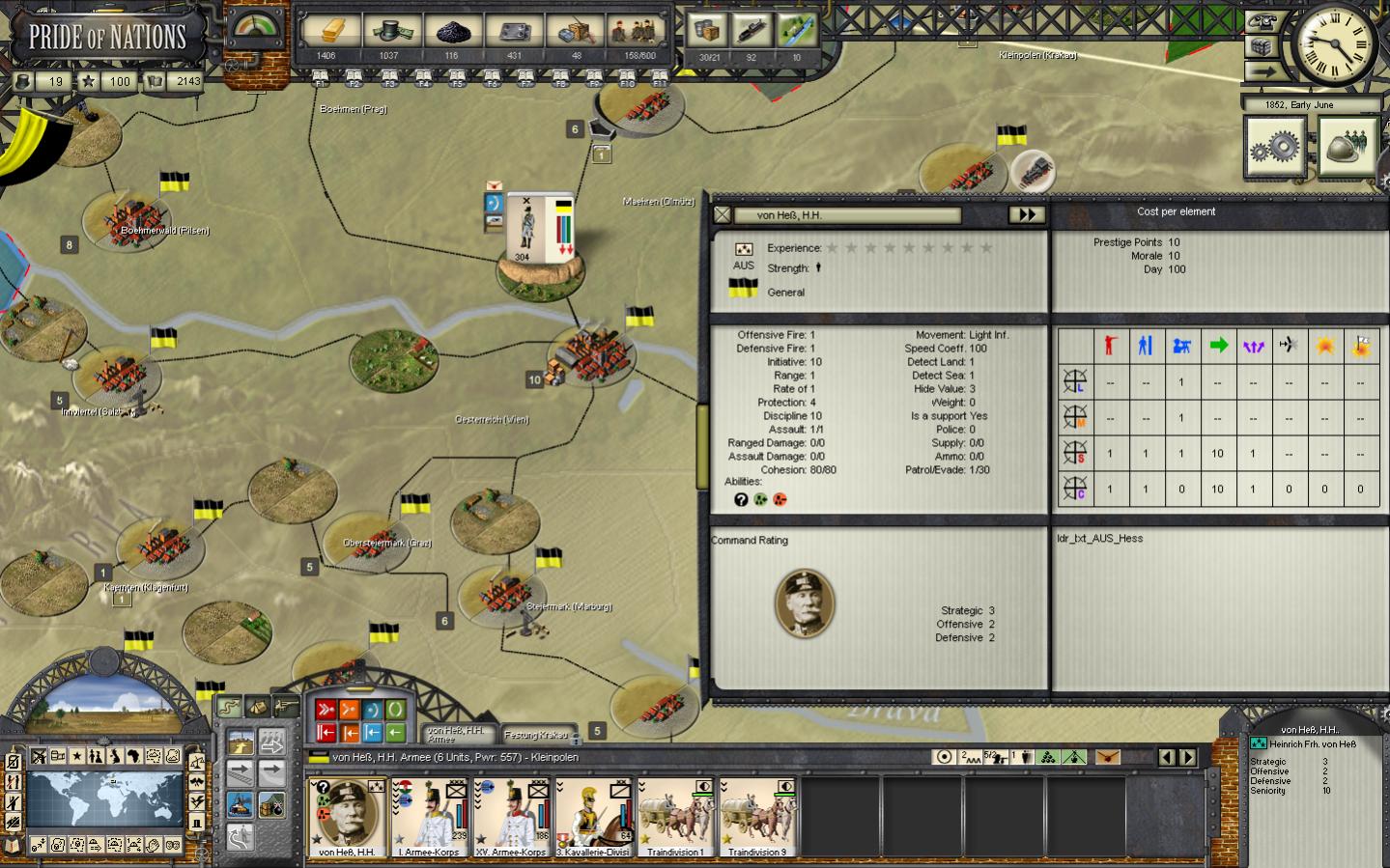Click the gold bars resource icon
The height and width of the screenshot is (868, 1390).
326,32
